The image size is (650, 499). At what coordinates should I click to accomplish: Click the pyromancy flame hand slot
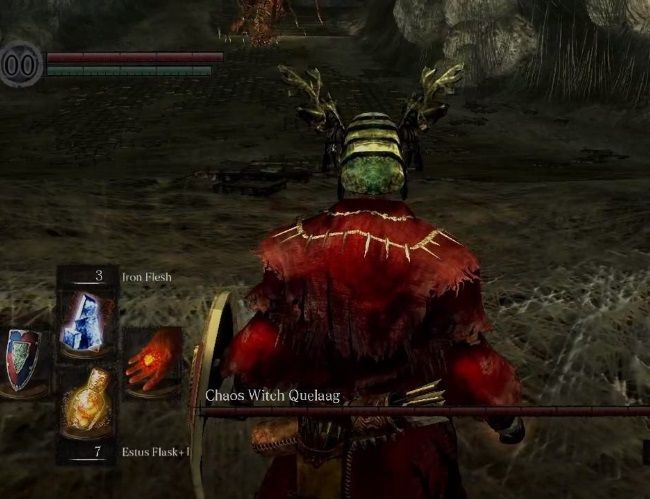tap(152, 361)
